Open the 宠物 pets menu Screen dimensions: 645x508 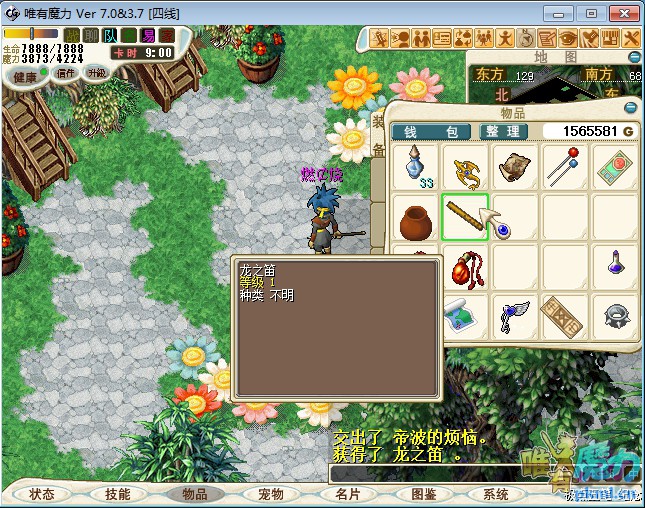pos(270,494)
